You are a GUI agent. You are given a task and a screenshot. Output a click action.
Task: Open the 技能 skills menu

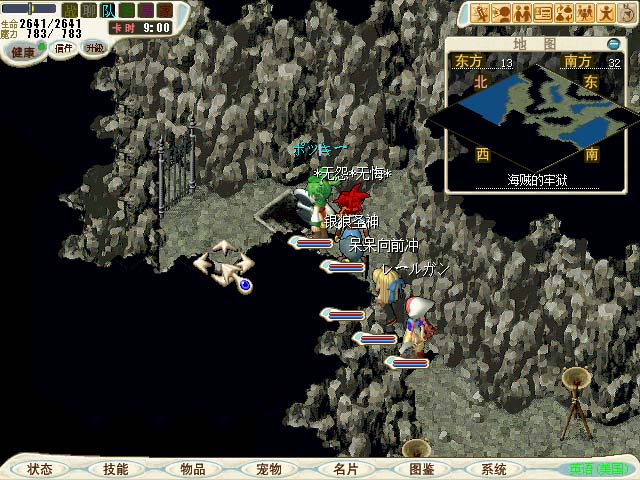point(115,469)
